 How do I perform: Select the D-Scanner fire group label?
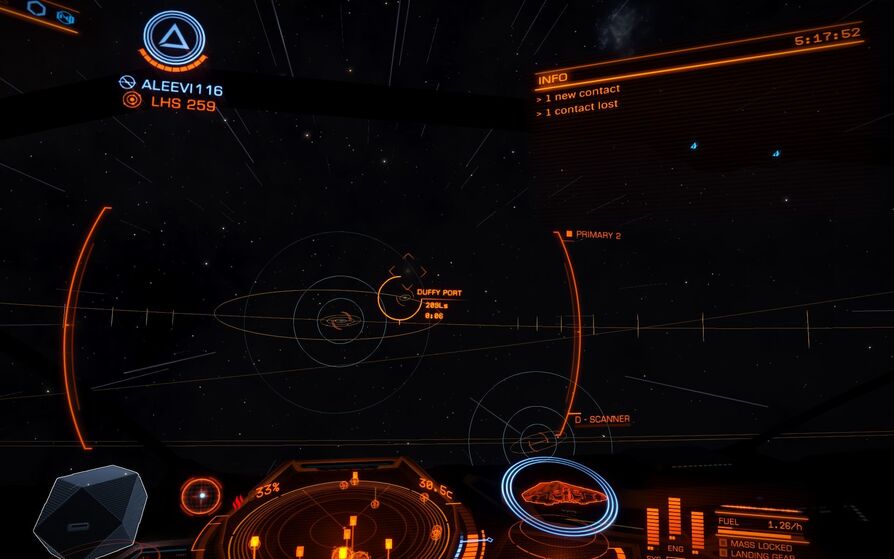point(603,419)
